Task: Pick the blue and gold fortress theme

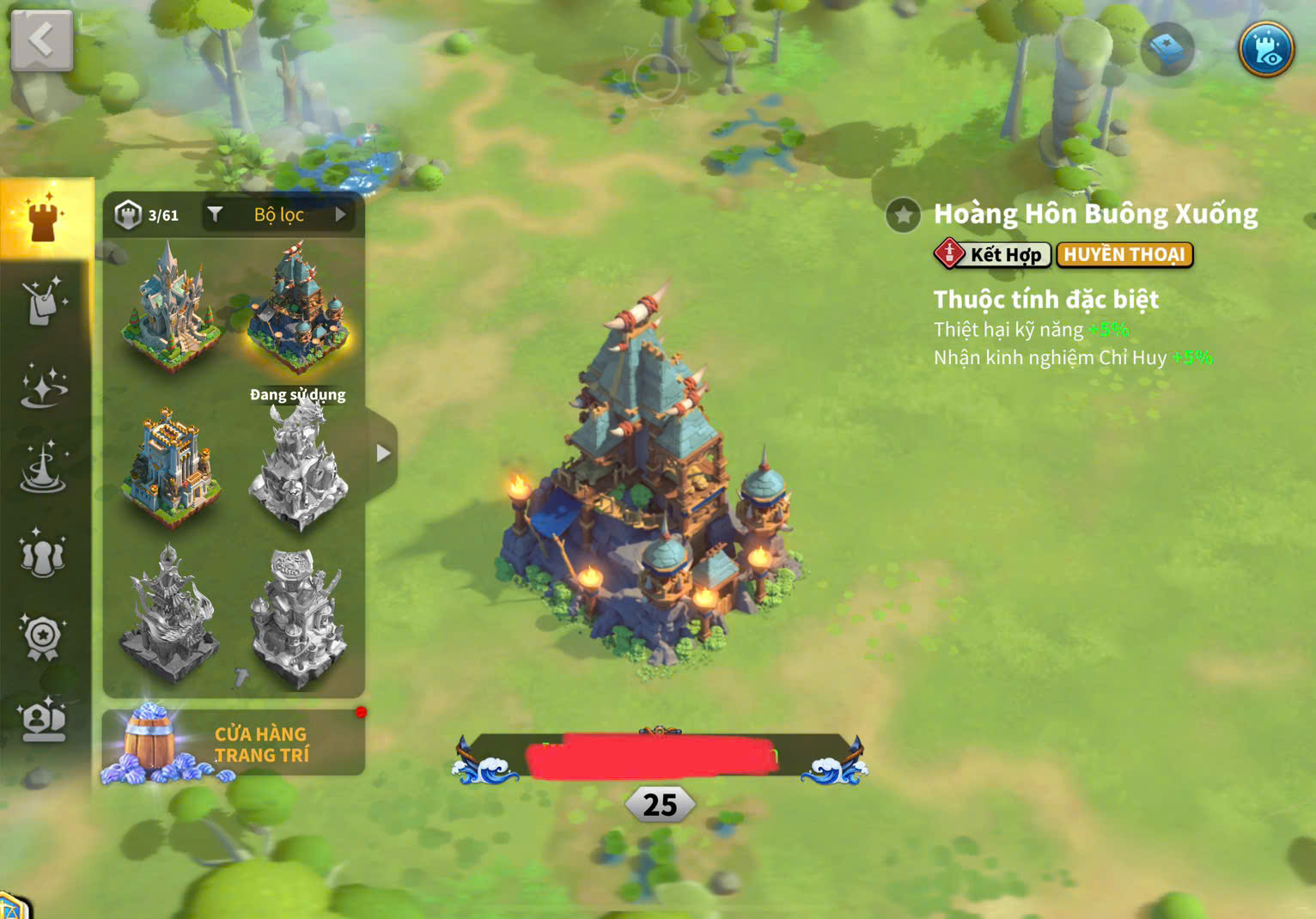Action: (x=170, y=466)
